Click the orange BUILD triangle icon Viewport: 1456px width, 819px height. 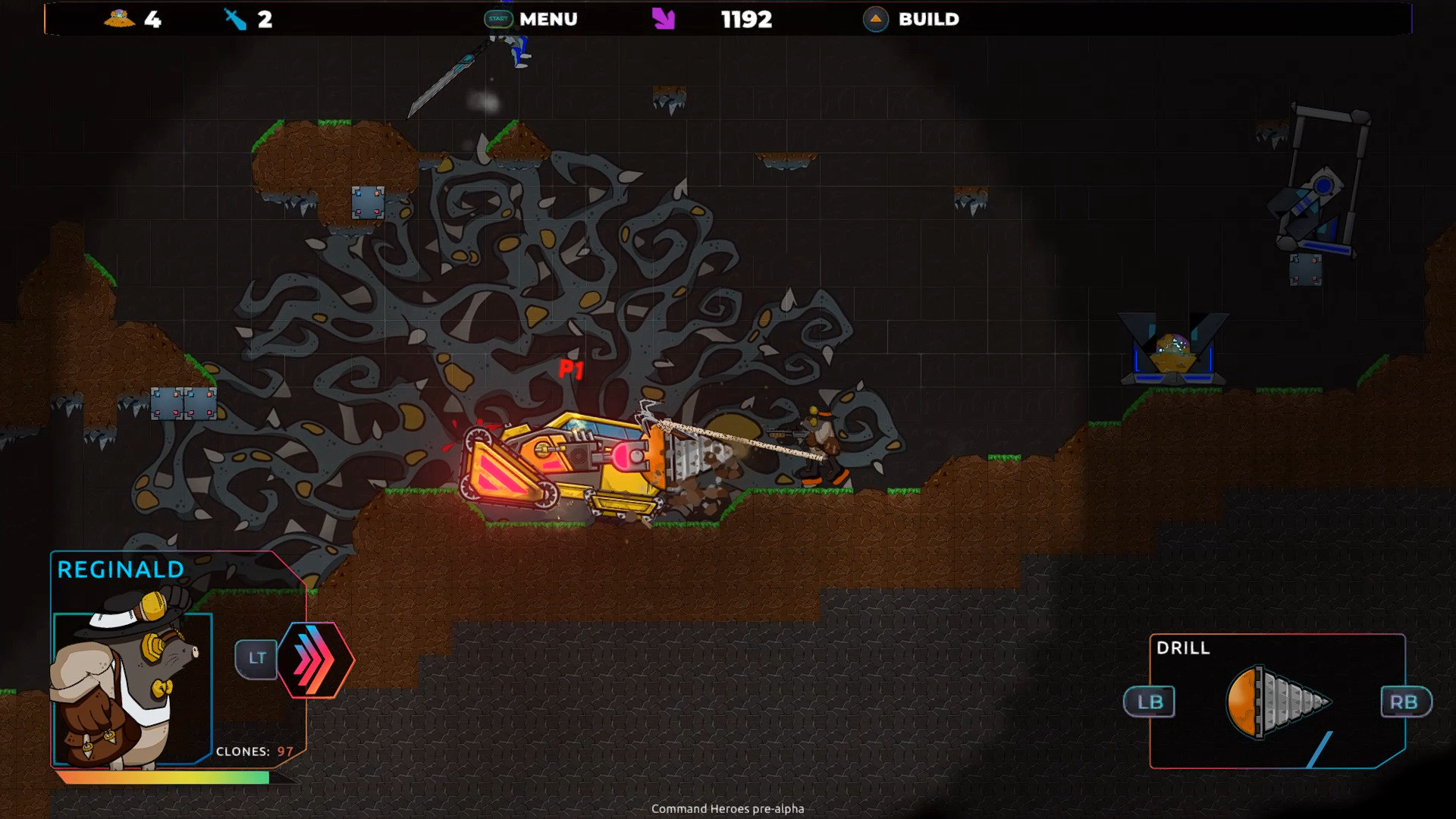[x=875, y=20]
